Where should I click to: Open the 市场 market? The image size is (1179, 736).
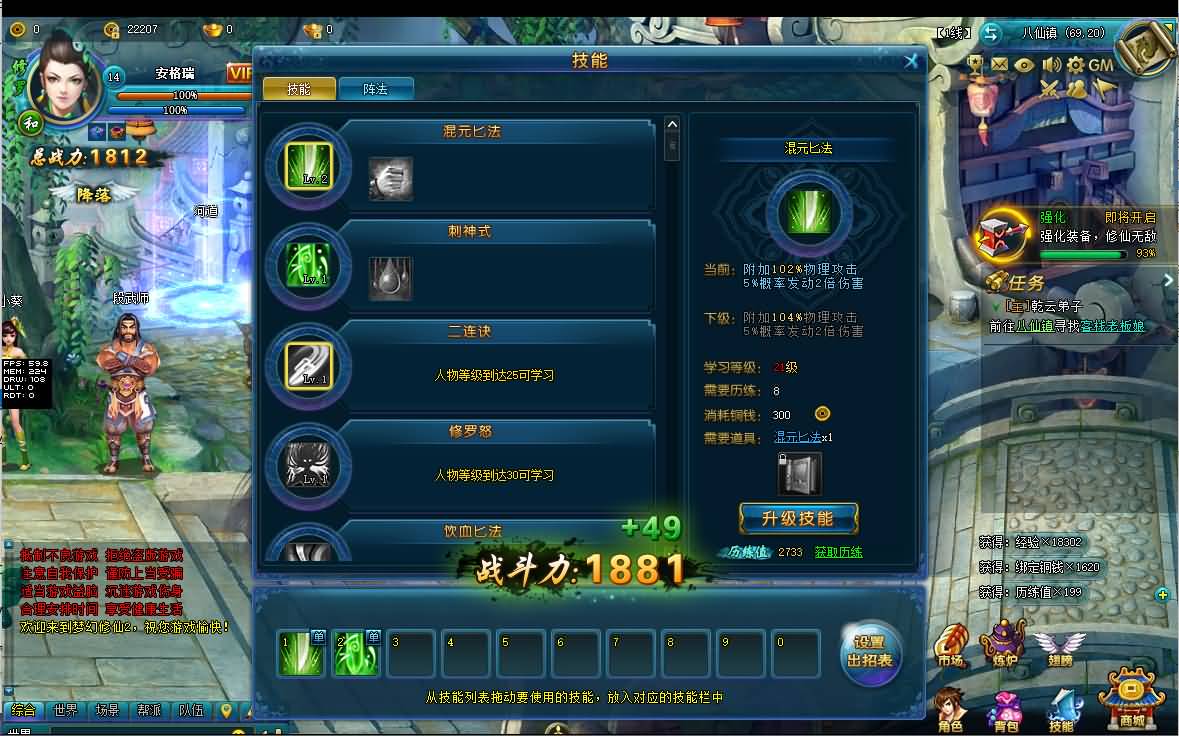tap(950, 645)
